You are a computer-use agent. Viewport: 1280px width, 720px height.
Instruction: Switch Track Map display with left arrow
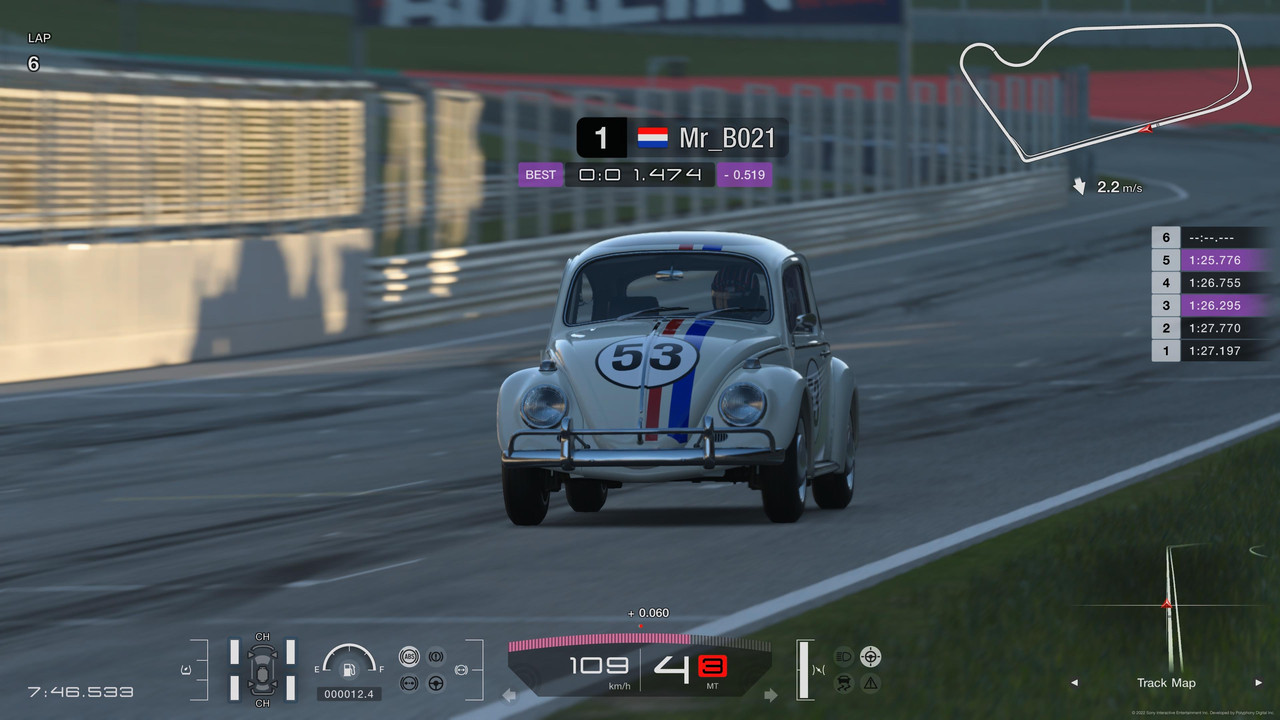(x=1075, y=683)
